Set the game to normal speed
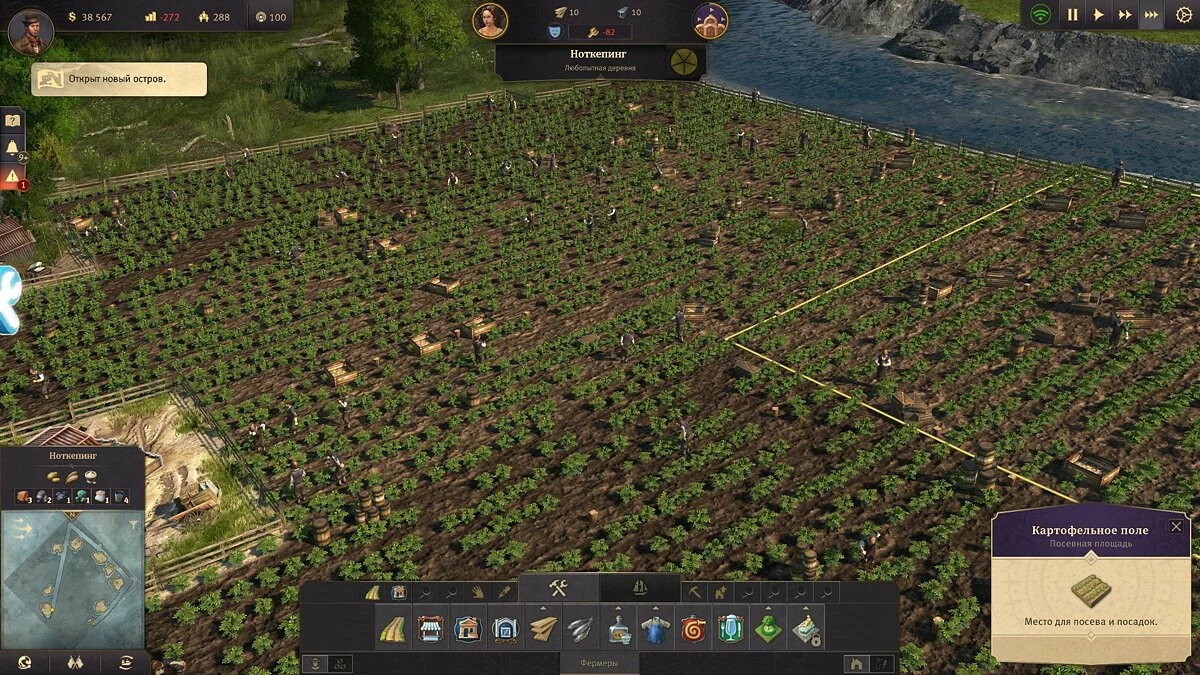The height and width of the screenshot is (675, 1200). (1098, 15)
